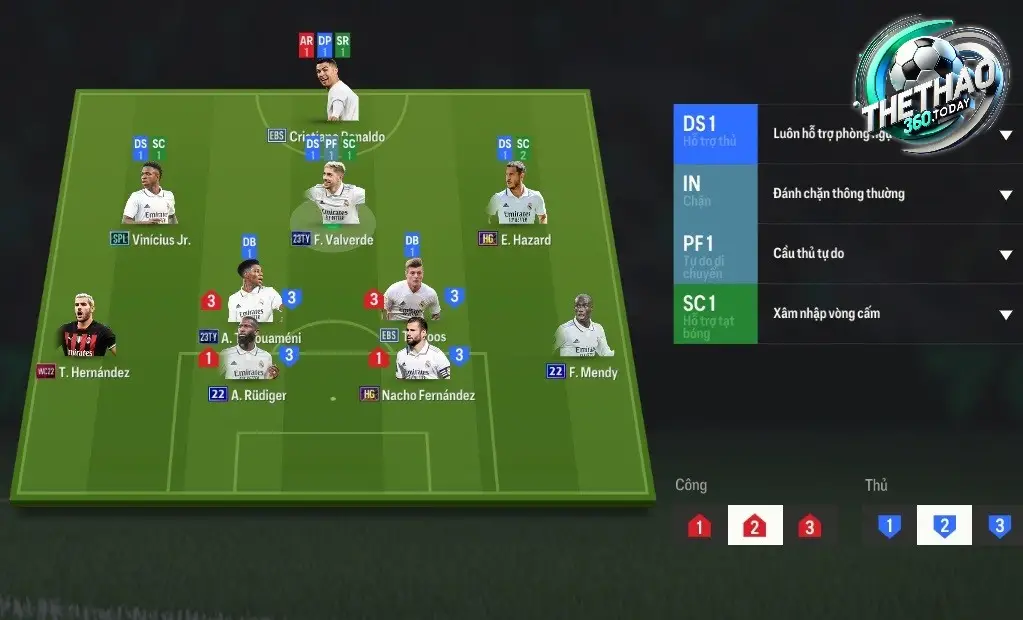Open the IN 'Đánh chặn thông thường' dropdown
This screenshot has height=620, width=1023.
click(x=1005, y=194)
